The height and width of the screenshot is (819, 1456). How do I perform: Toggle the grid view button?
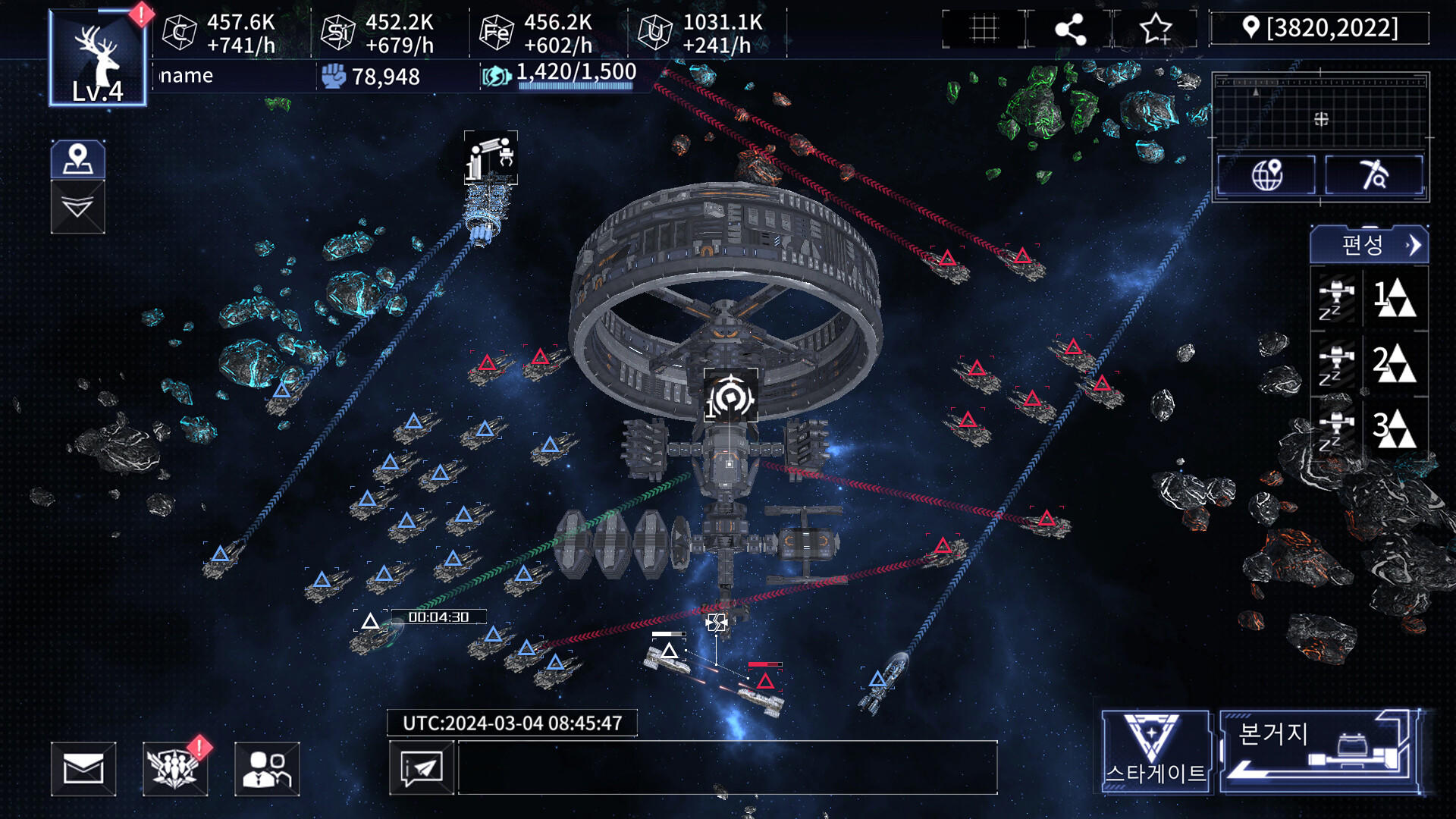point(984,29)
